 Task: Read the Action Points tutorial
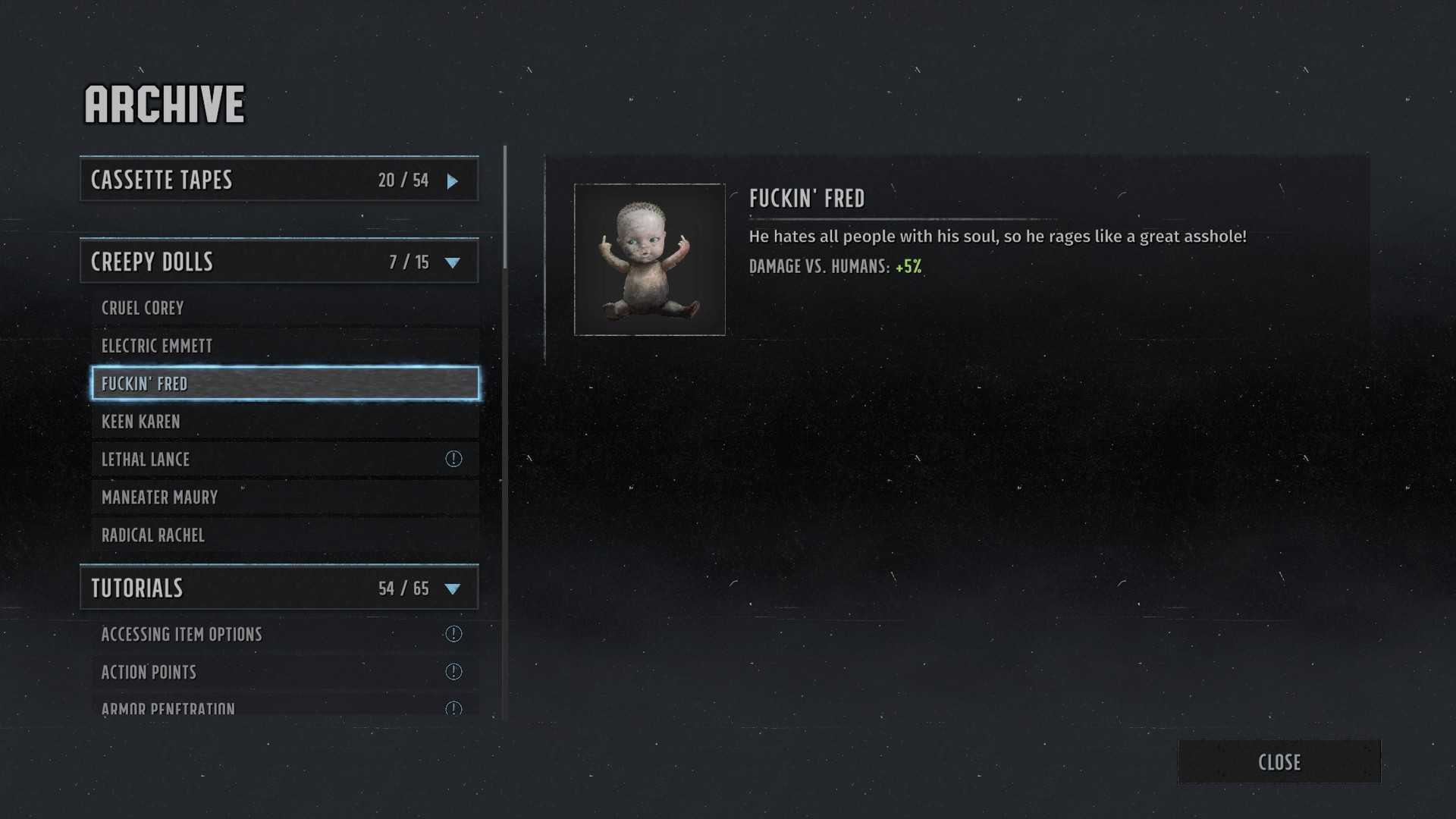(x=284, y=672)
